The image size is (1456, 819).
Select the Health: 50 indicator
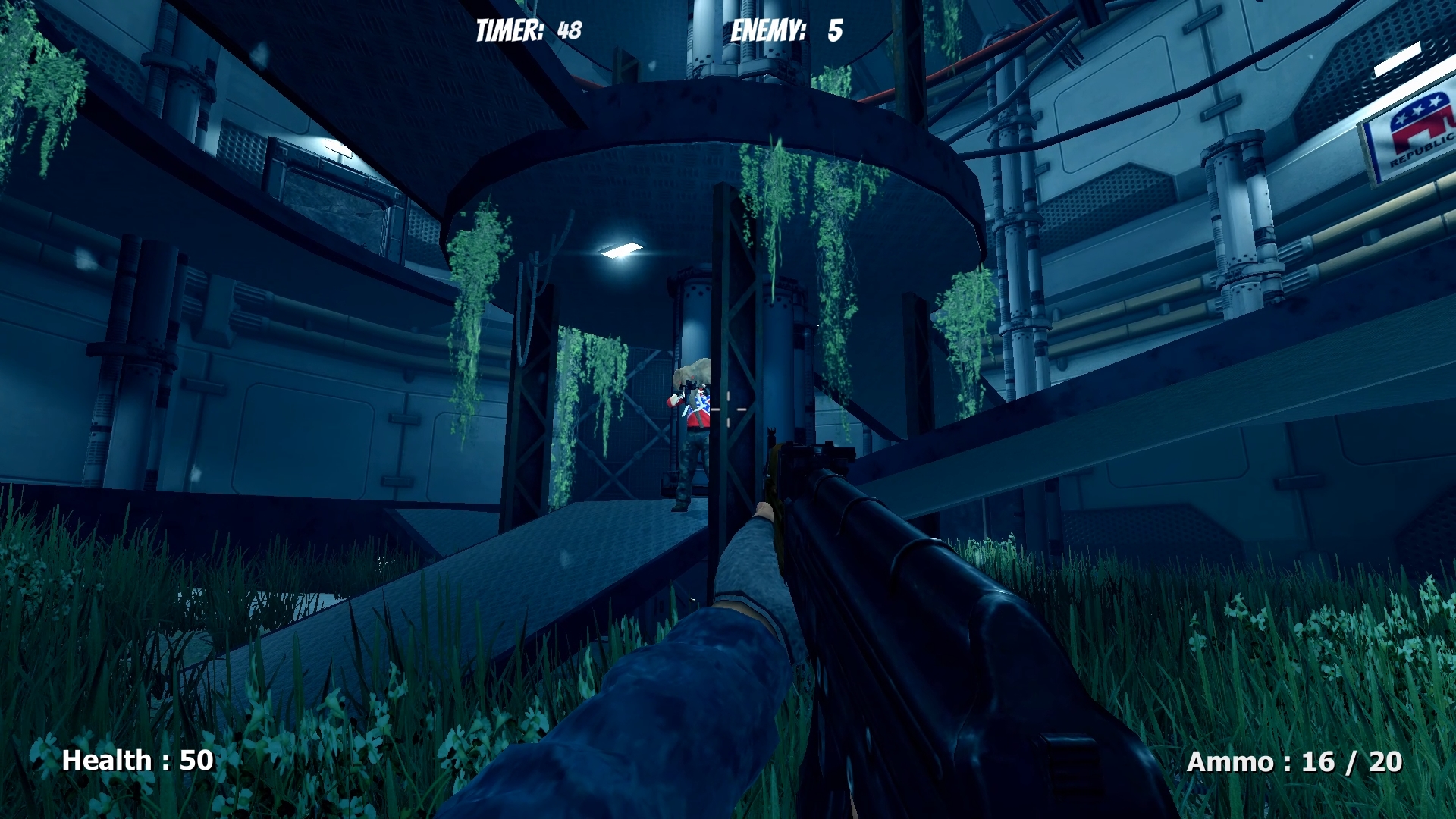click(x=136, y=760)
